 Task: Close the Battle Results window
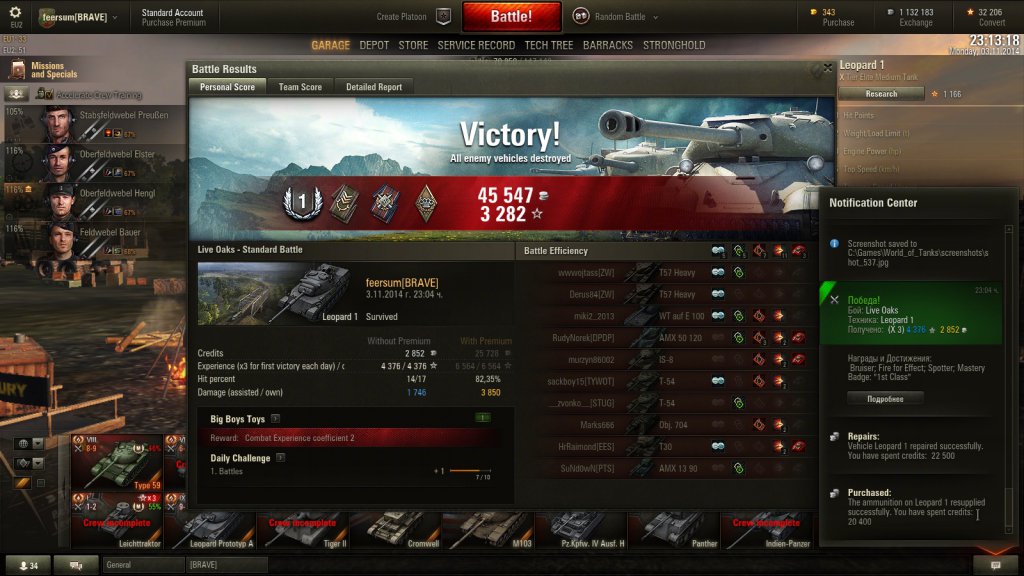[827, 68]
